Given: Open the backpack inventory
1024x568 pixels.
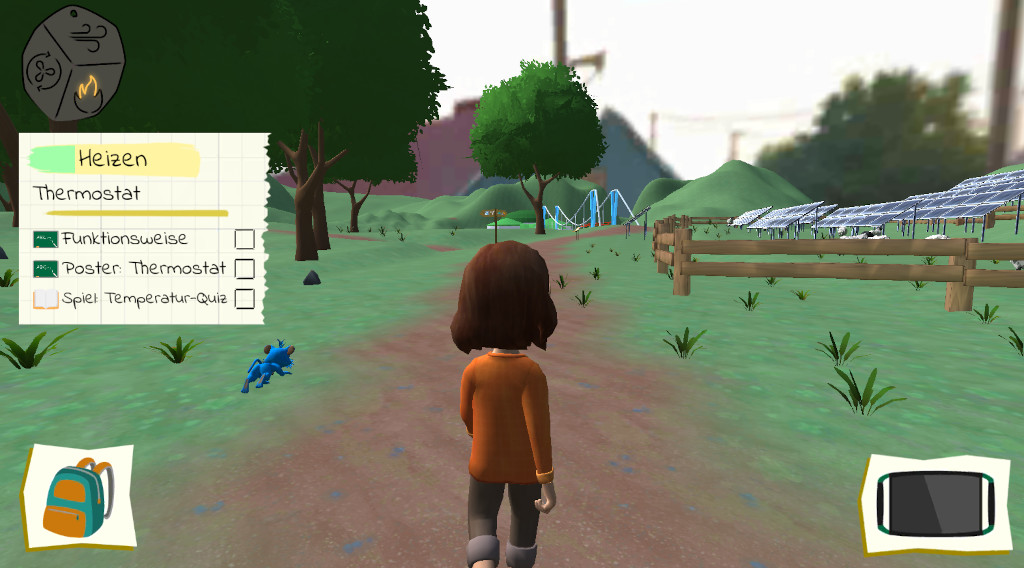Looking at the screenshot, I should point(78,497).
